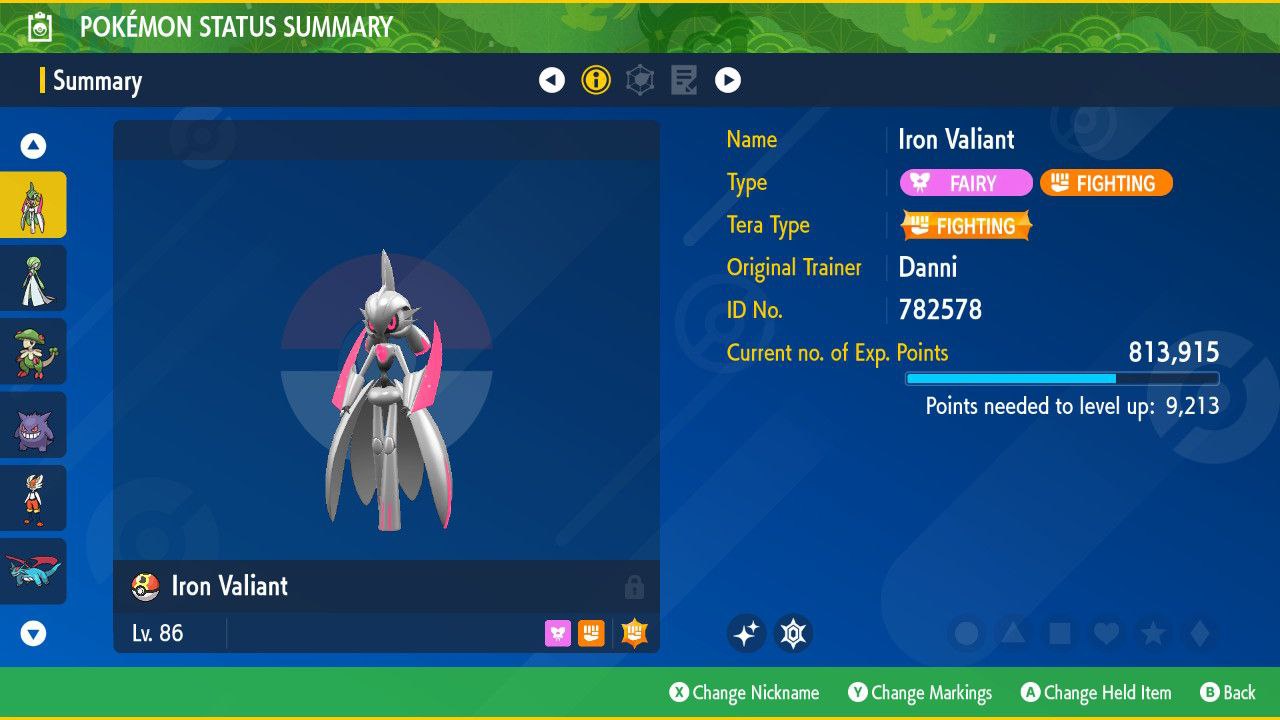
Task: Go to the next summary page arrow
Action: (728, 80)
